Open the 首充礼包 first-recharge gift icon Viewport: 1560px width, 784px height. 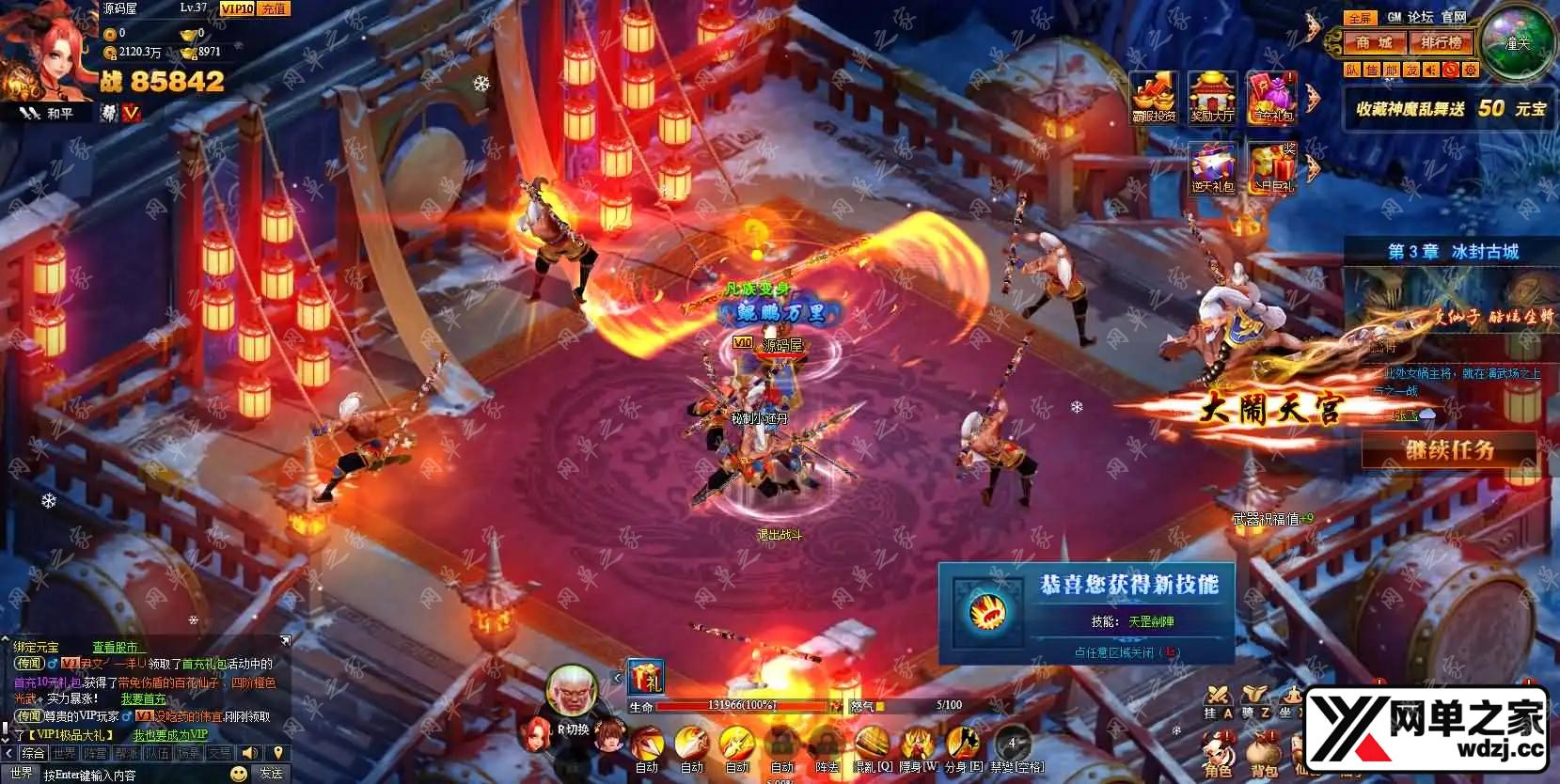click(x=1271, y=97)
